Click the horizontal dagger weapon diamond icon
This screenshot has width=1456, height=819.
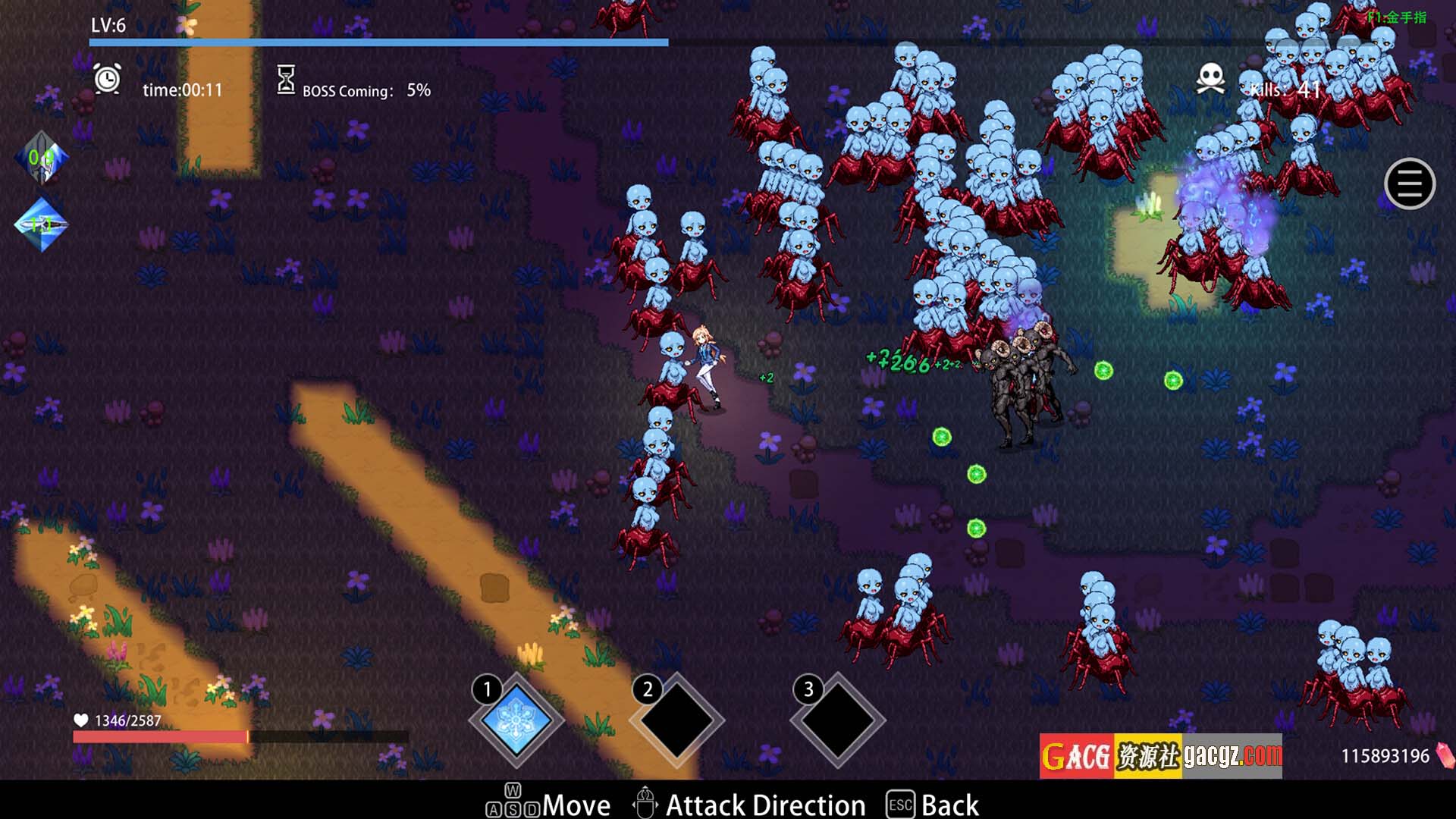[x=42, y=224]
